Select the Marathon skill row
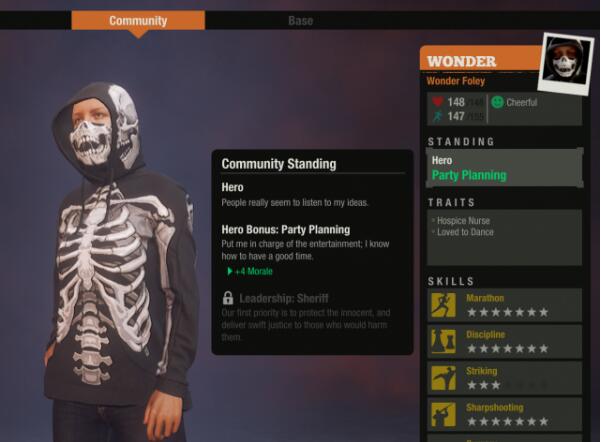The height and width of the screenshot is (442, 601). (x=505, y=305)
